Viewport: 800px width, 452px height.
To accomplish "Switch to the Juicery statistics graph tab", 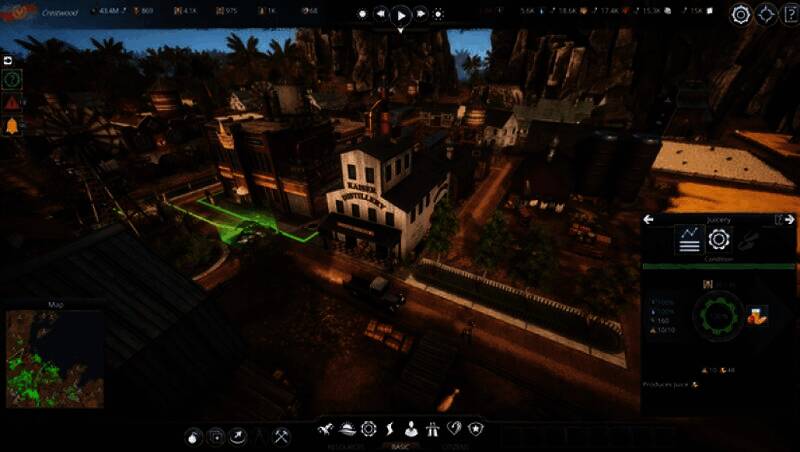I will click(688, 240).
